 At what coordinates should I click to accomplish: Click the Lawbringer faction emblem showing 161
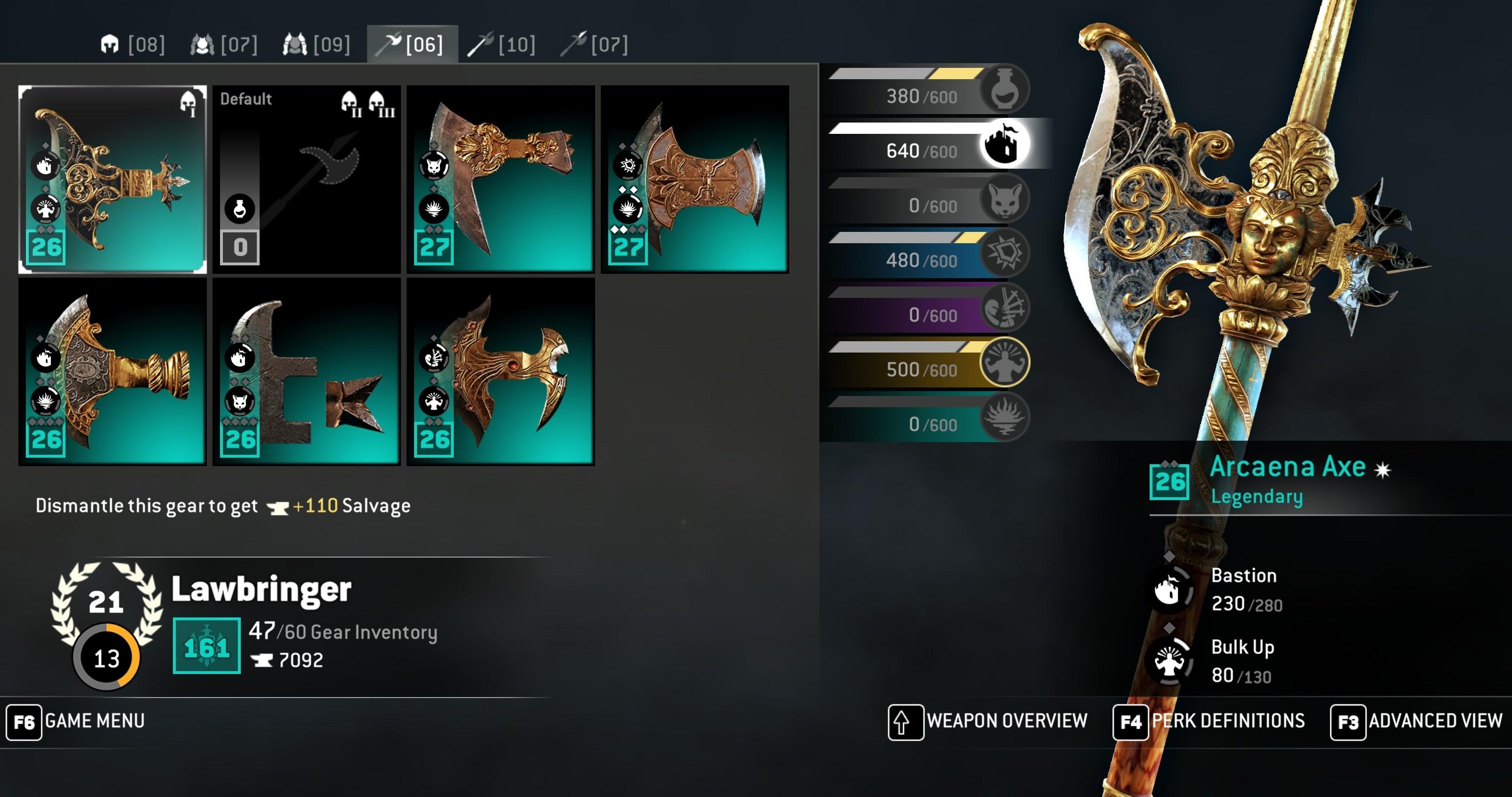(206, 646)
